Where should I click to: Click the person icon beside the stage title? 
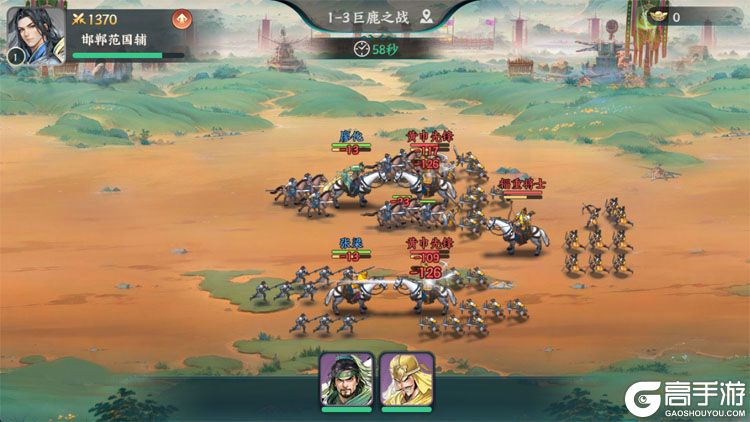(x=427, y=17)
